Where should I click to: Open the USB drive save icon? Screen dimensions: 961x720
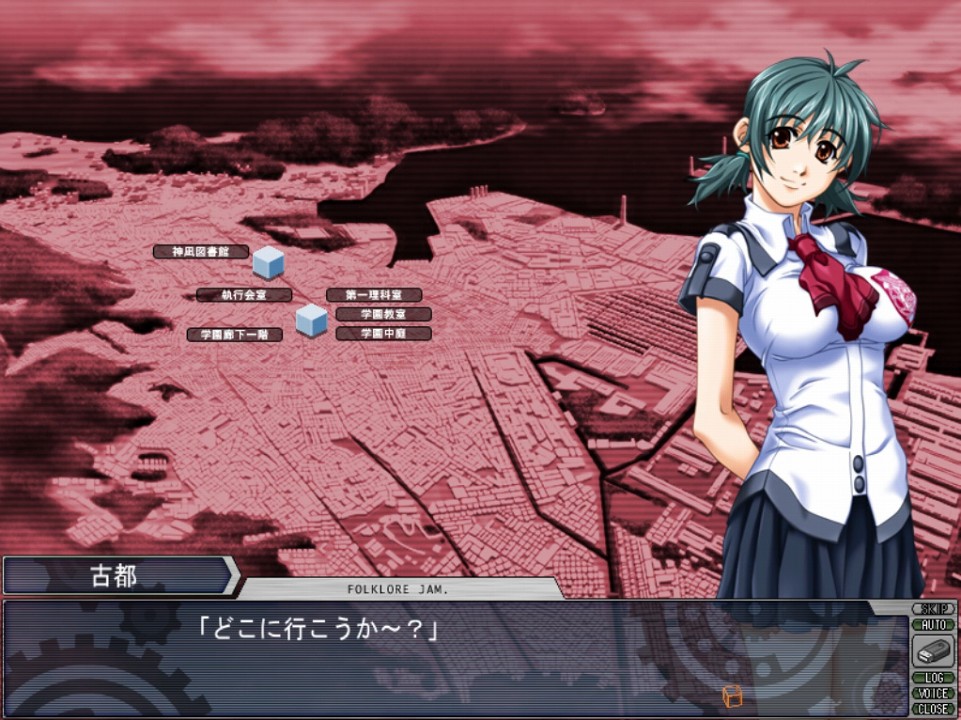[x=932, y=651]
